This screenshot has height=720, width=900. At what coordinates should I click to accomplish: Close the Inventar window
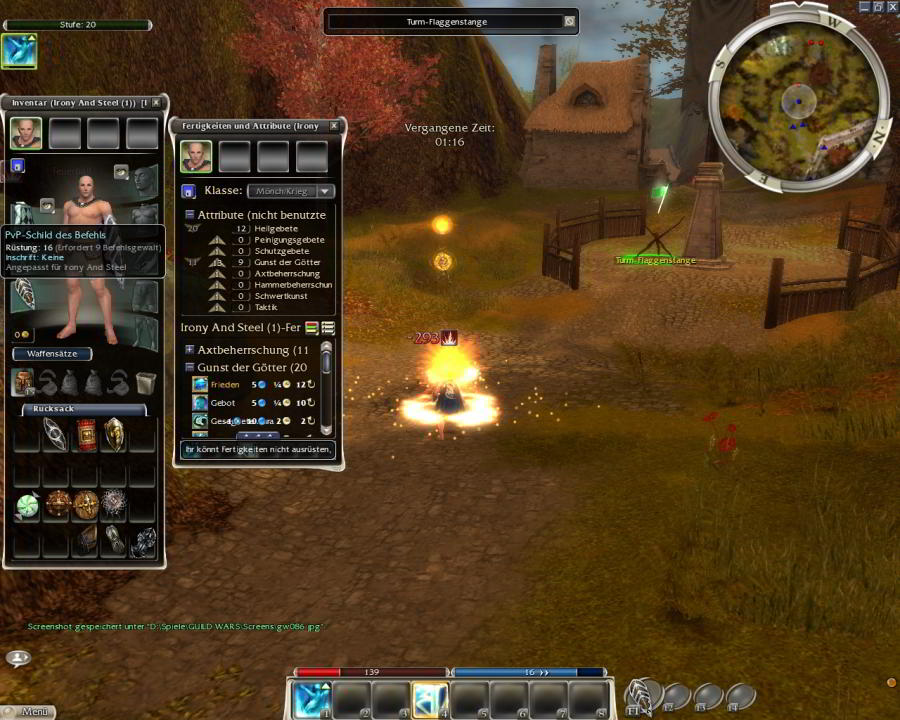coord(156,103)
